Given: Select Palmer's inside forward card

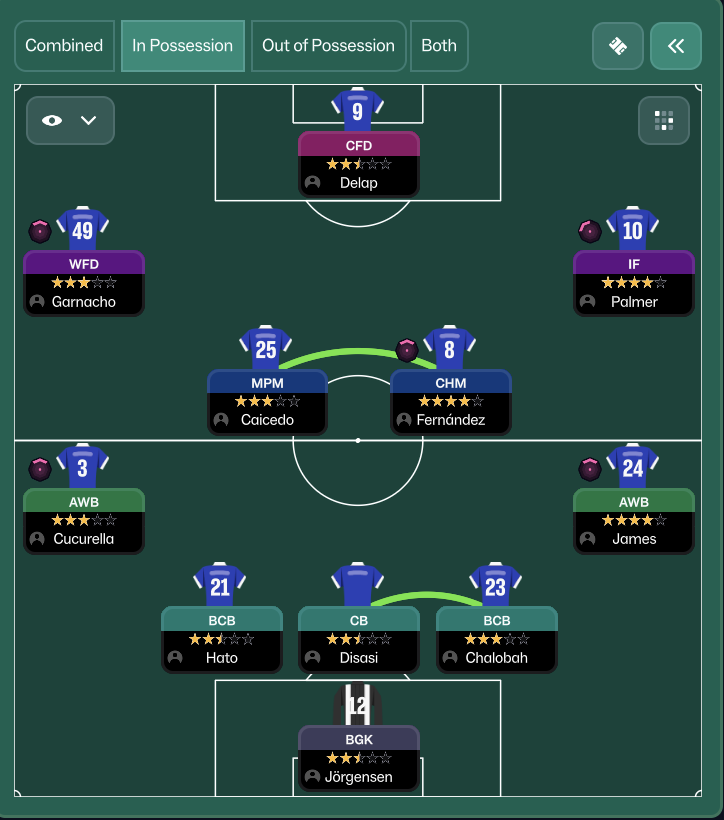Looking at the screenshot, I should point(633,283).
